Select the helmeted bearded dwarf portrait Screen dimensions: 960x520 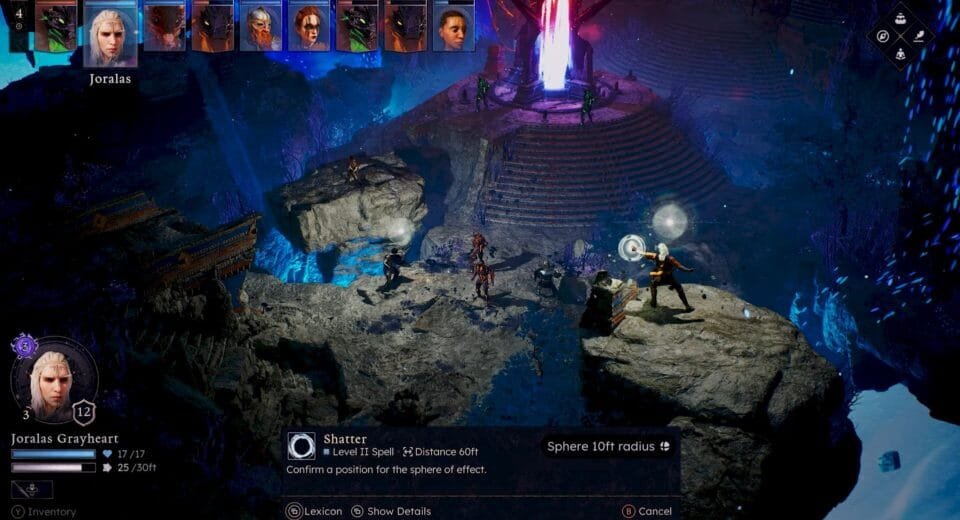[260, 26]
